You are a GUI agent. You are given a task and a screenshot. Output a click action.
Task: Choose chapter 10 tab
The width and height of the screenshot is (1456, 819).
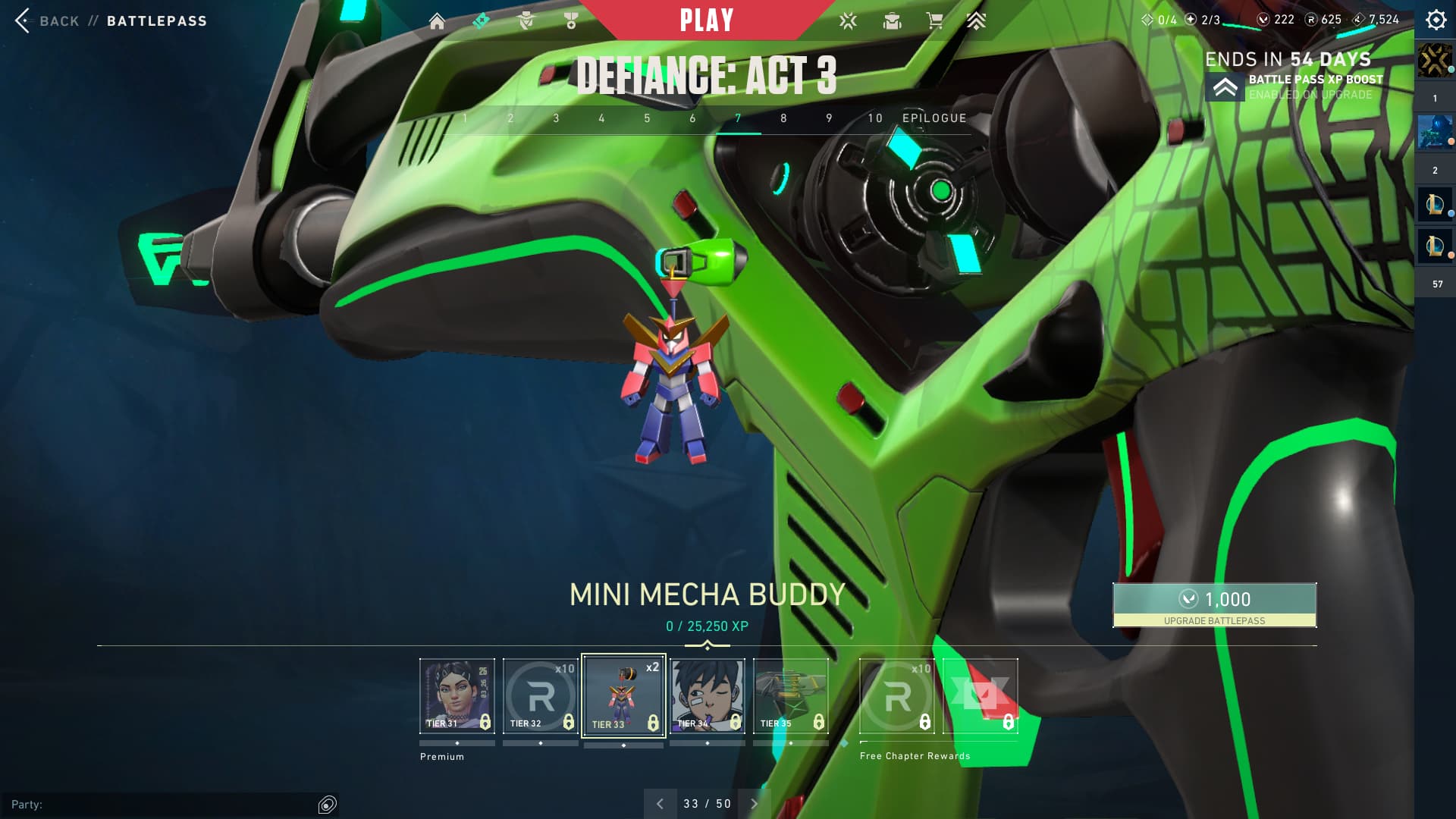point(875,118)
